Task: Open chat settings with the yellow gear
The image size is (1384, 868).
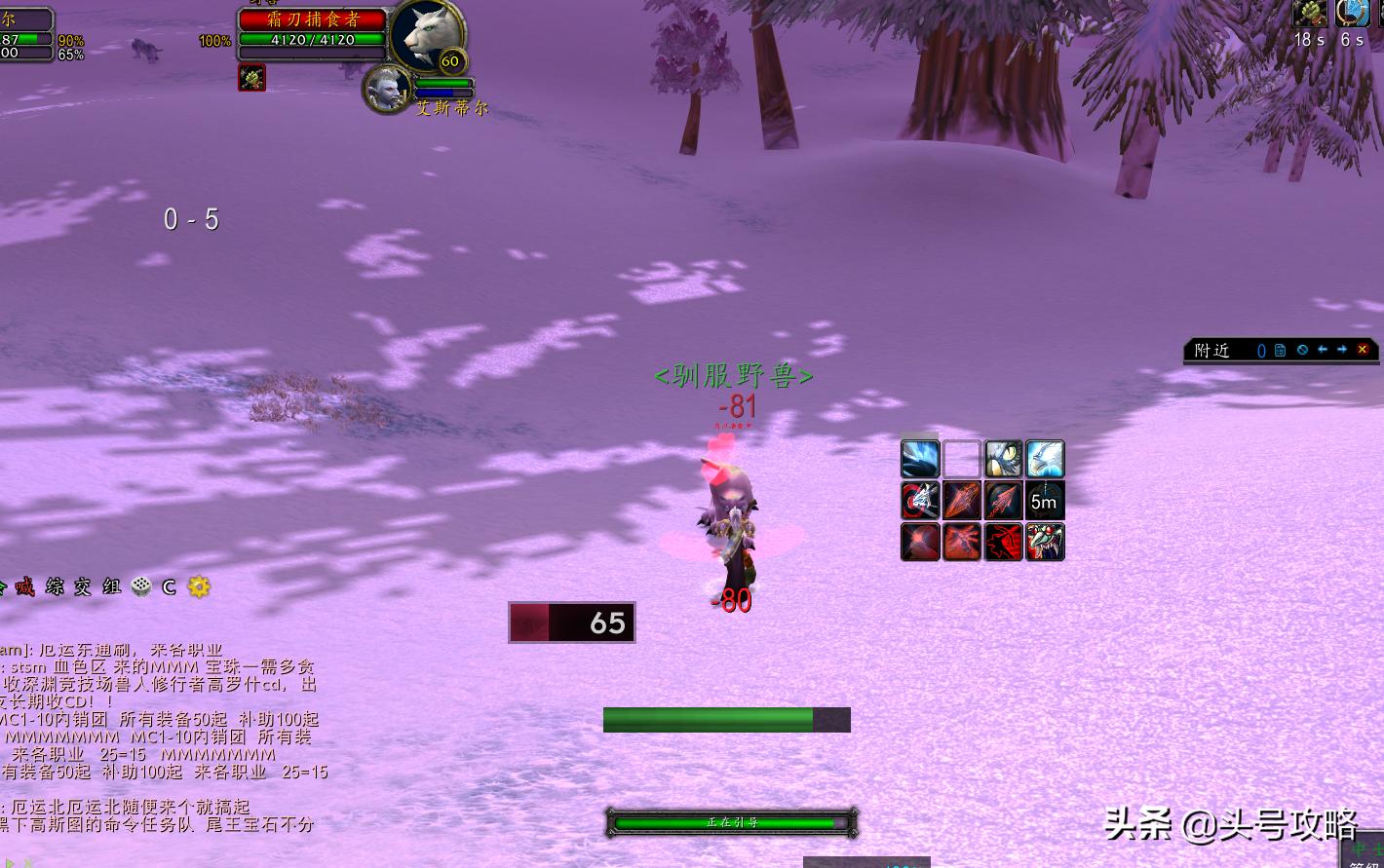Action: click(199, 586)
